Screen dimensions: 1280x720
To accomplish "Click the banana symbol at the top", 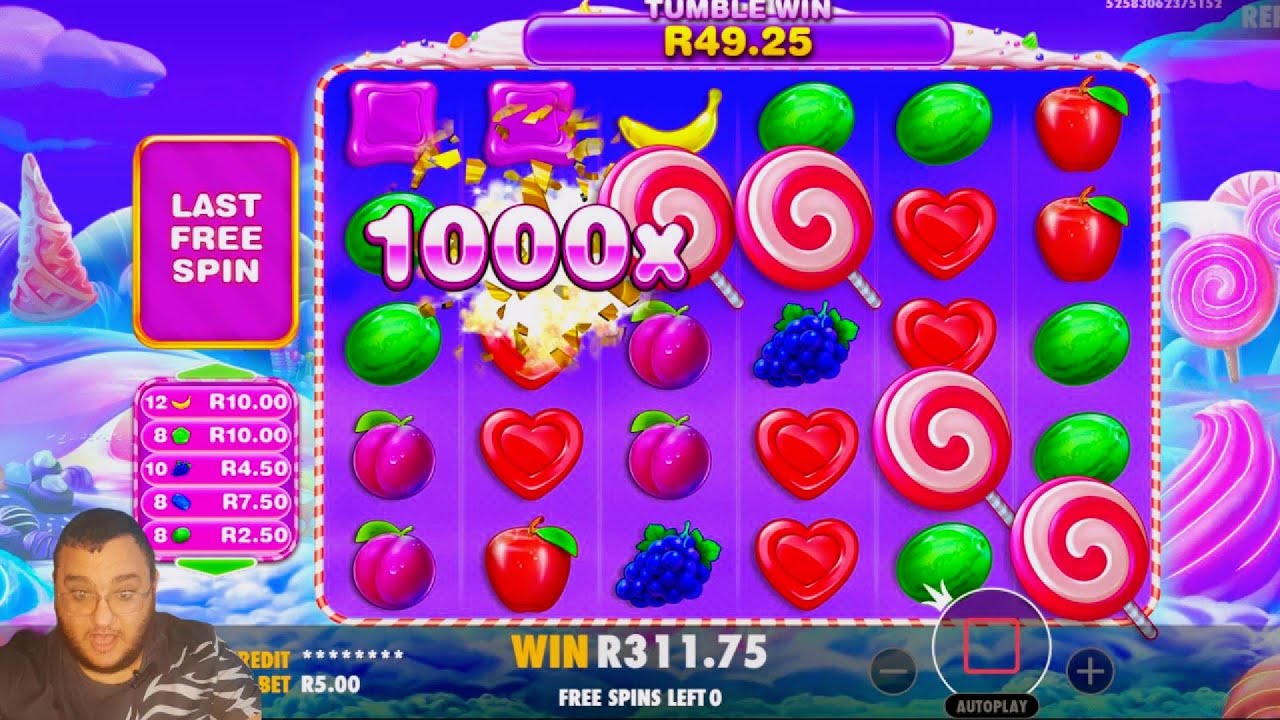I will [x=668, y=120].
